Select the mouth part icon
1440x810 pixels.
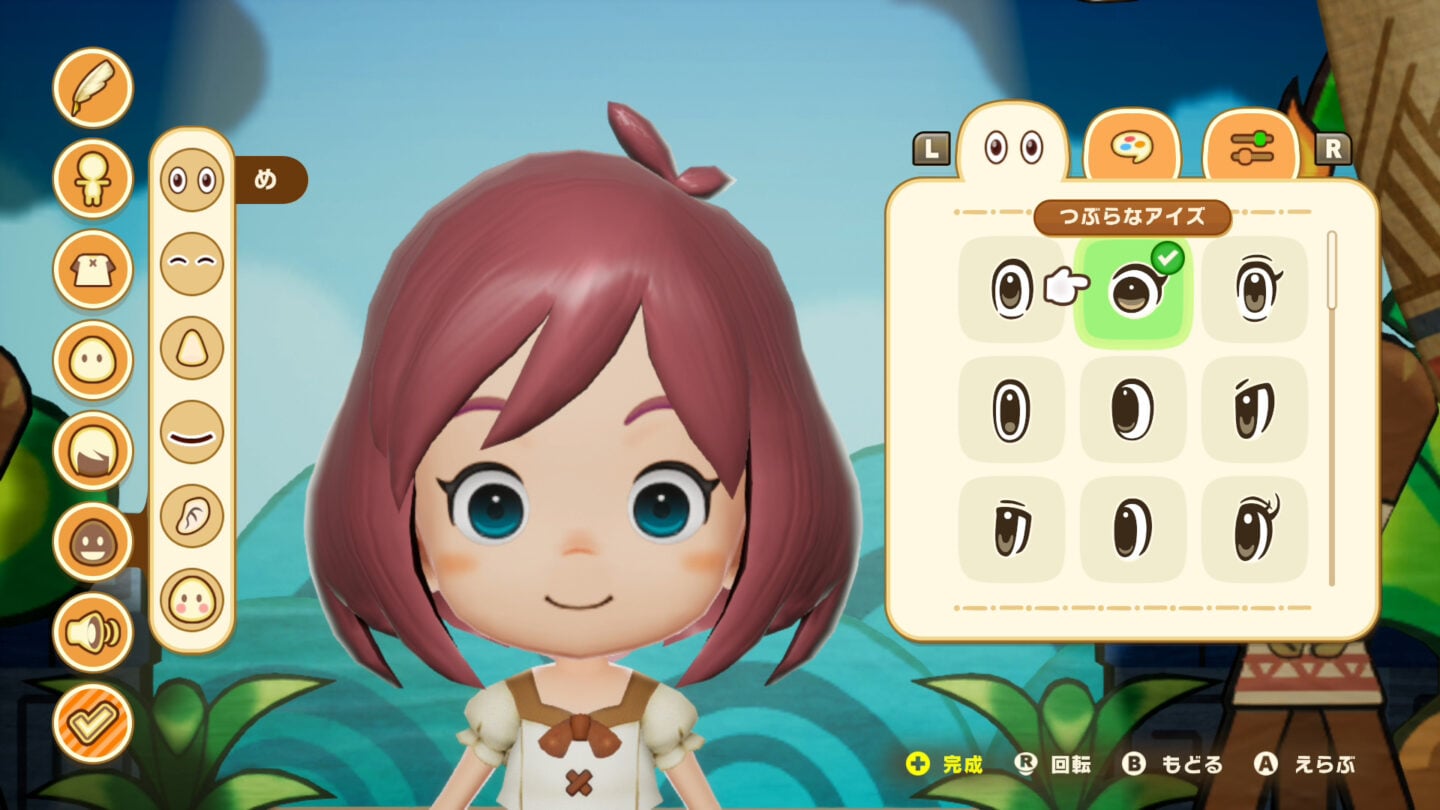tap(192, 430)
